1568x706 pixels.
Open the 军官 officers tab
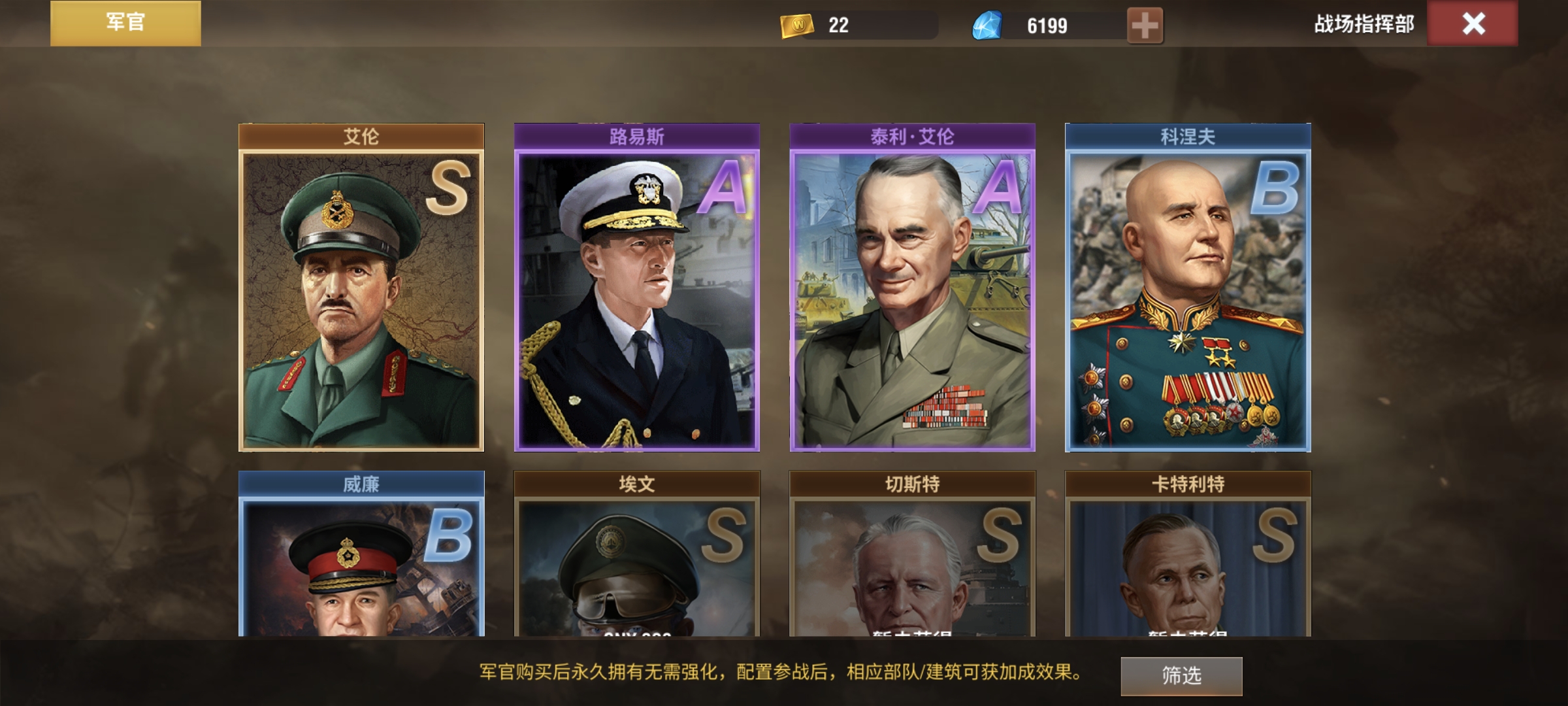(x=125, y=24)
